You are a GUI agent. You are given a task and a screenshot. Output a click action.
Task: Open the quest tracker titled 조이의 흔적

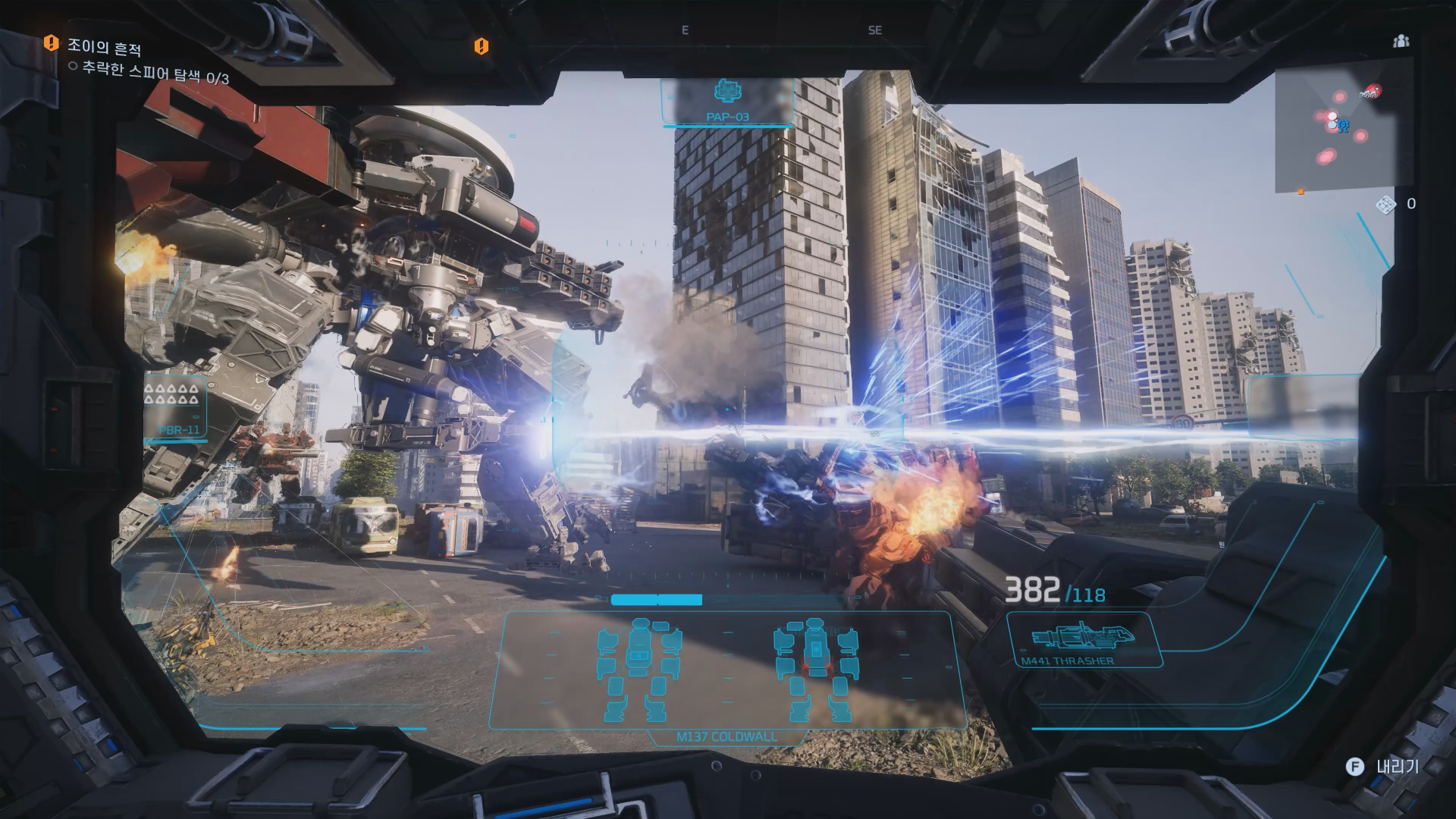click(x=104, y=48)
